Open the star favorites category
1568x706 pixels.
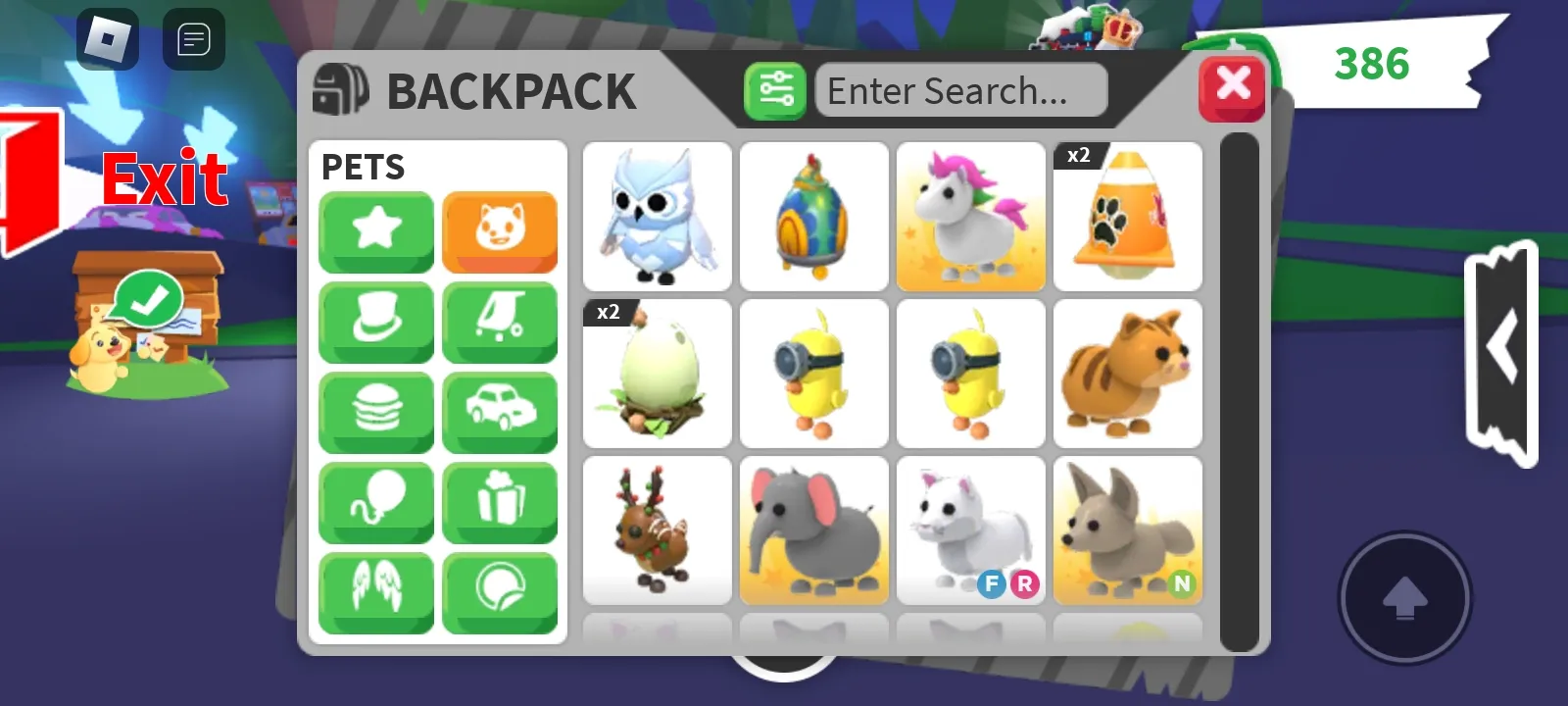375,232
